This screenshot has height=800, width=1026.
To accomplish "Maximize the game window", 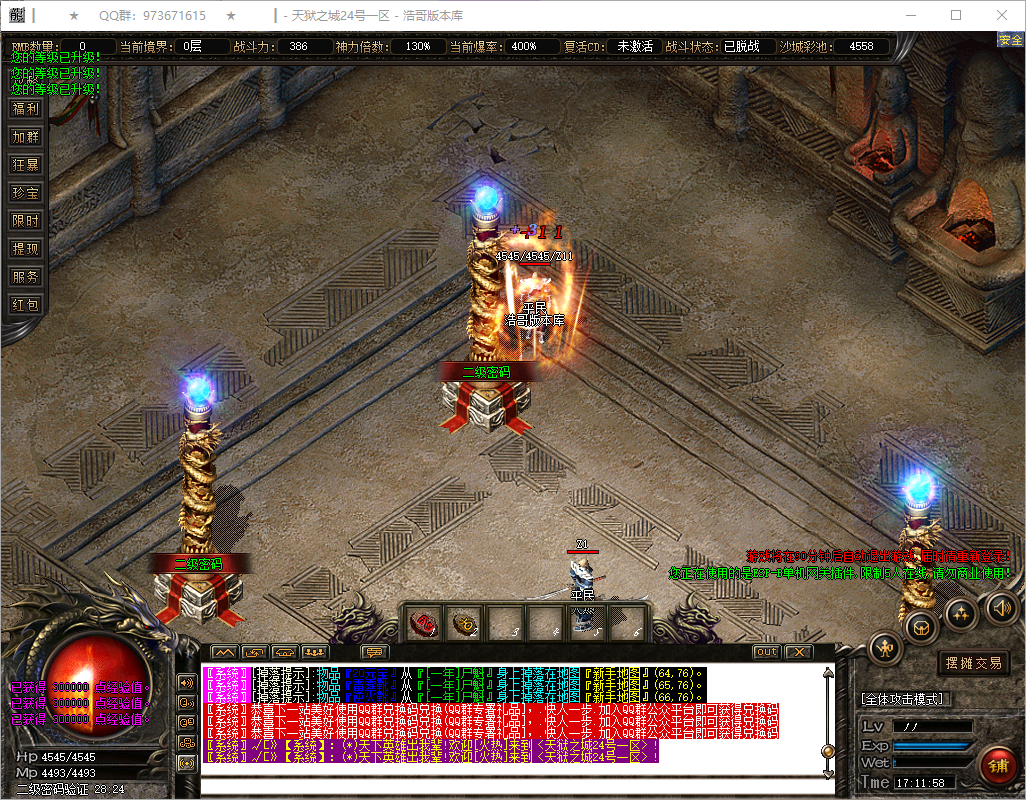I will (x=956, y=15).
